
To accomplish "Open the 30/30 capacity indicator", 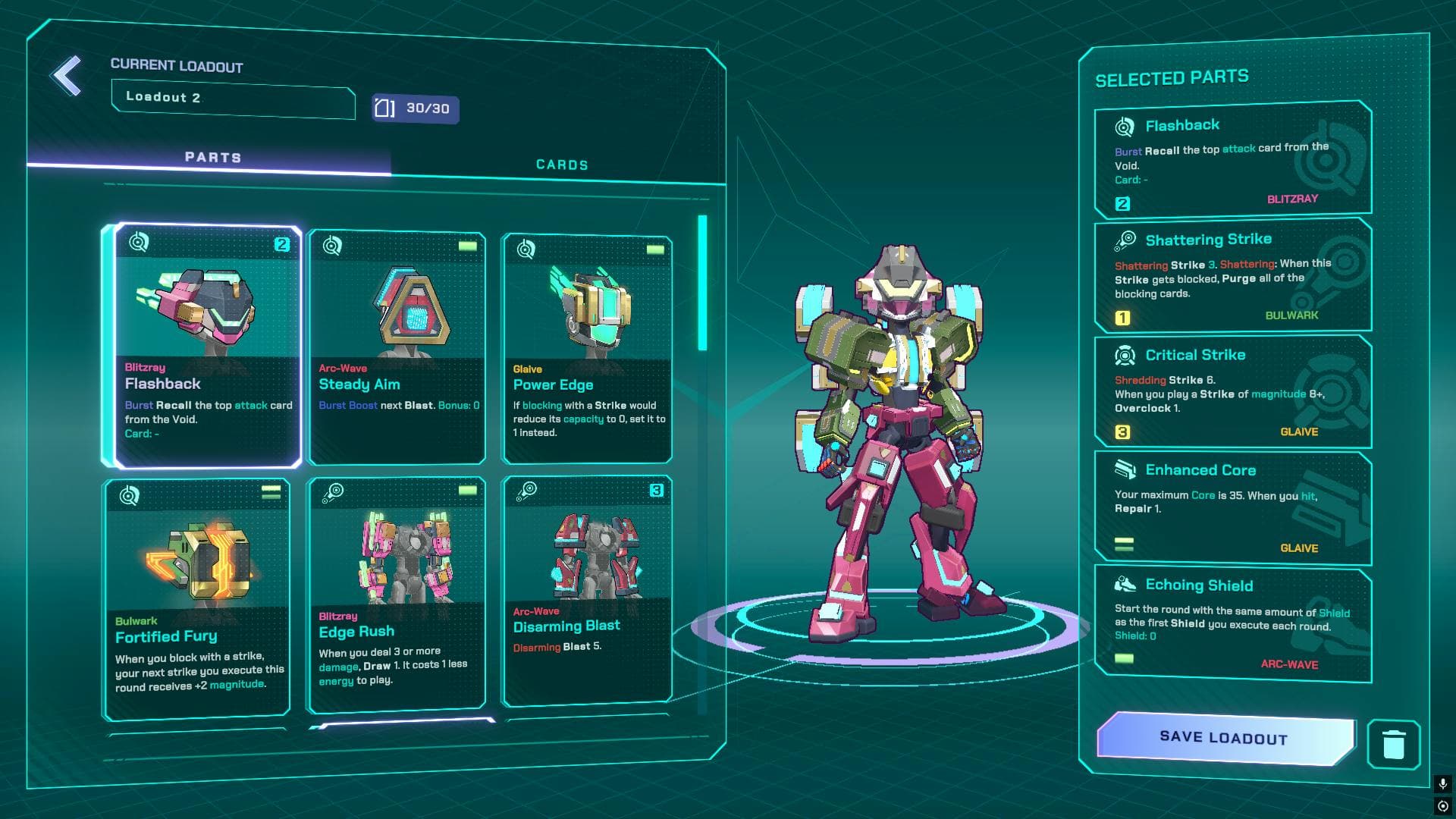I will 414,109.
